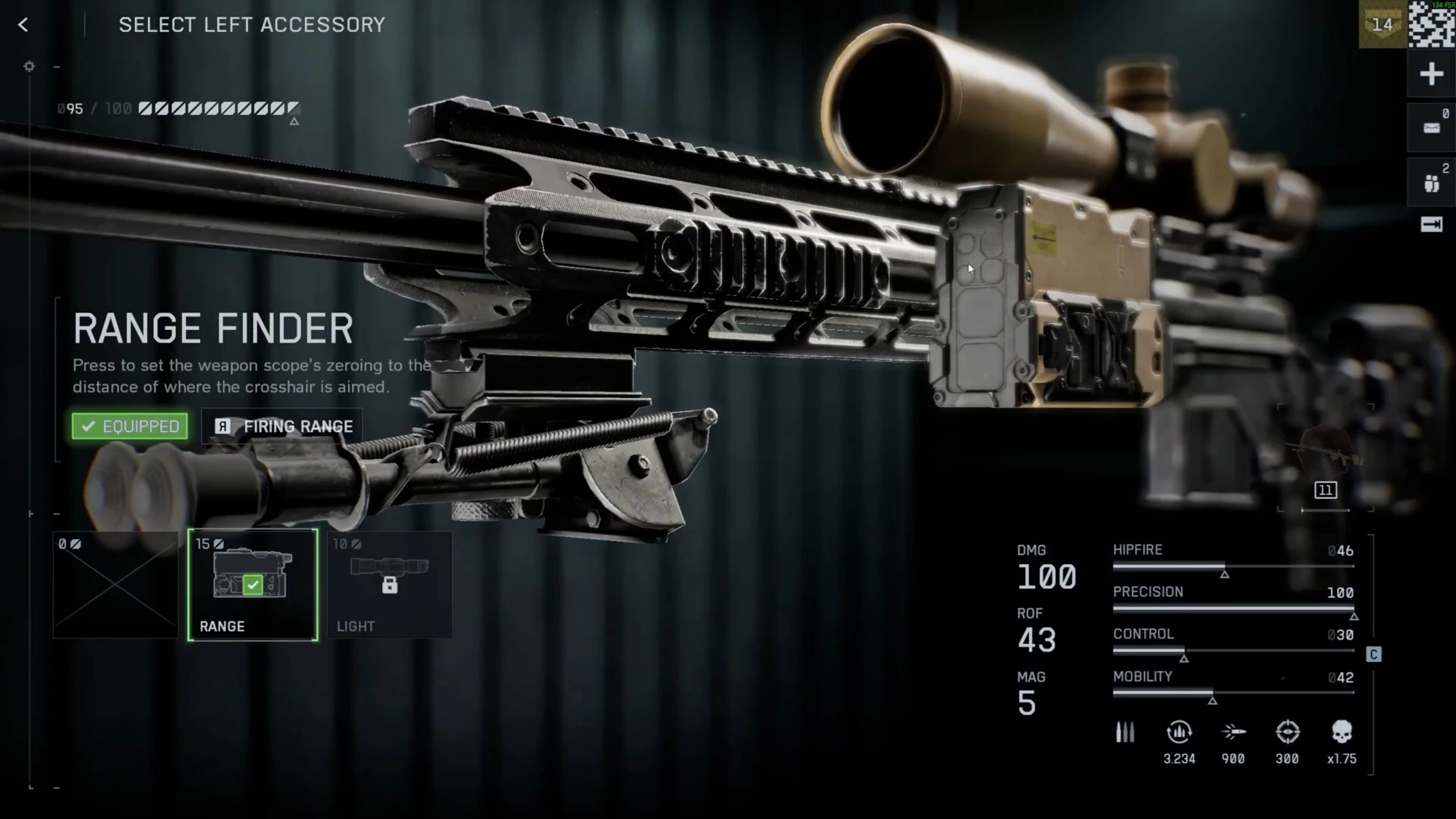Choose the Range finder accessory tile
The image size is (1456, 819).
(253, 585)
